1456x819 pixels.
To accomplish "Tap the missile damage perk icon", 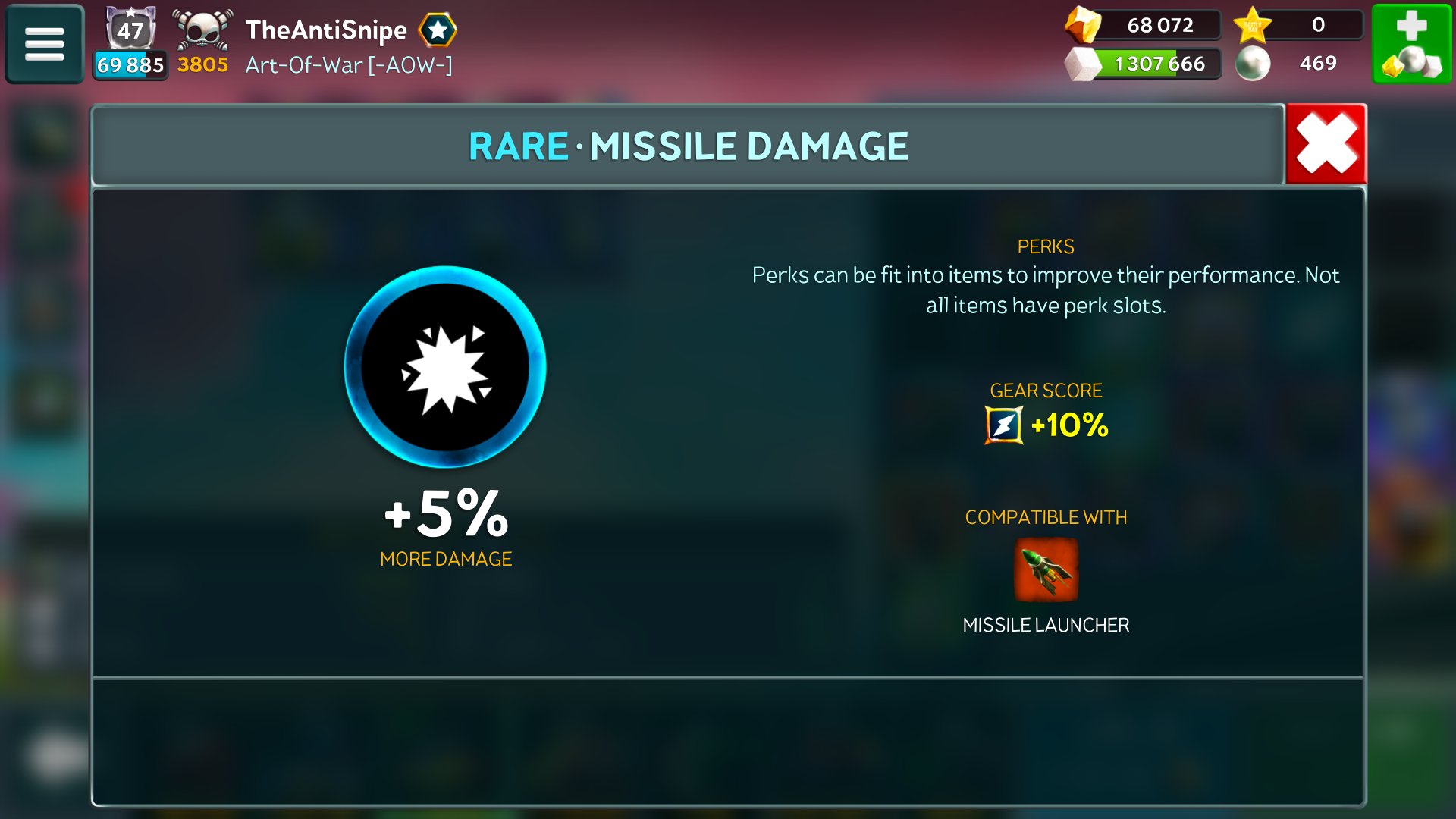I will click(445, 367).
